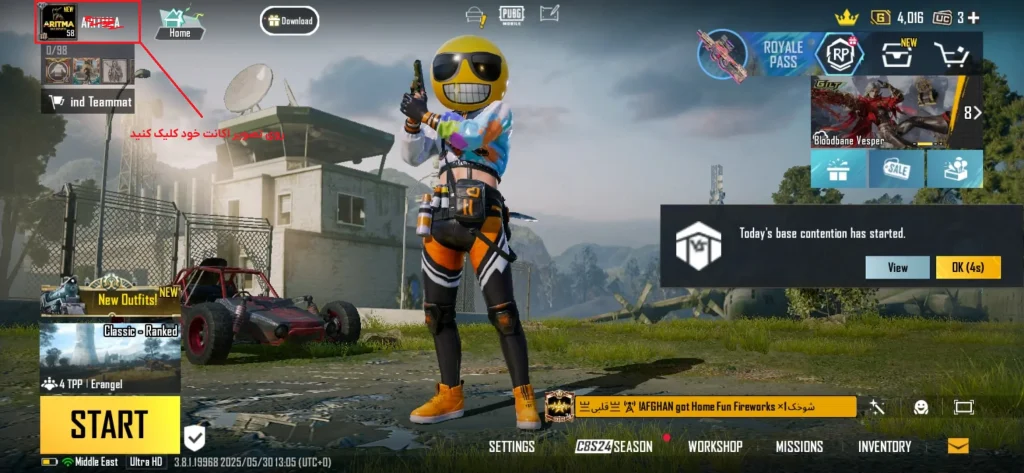Change the Classic Ranked Erangel mode

110,357
